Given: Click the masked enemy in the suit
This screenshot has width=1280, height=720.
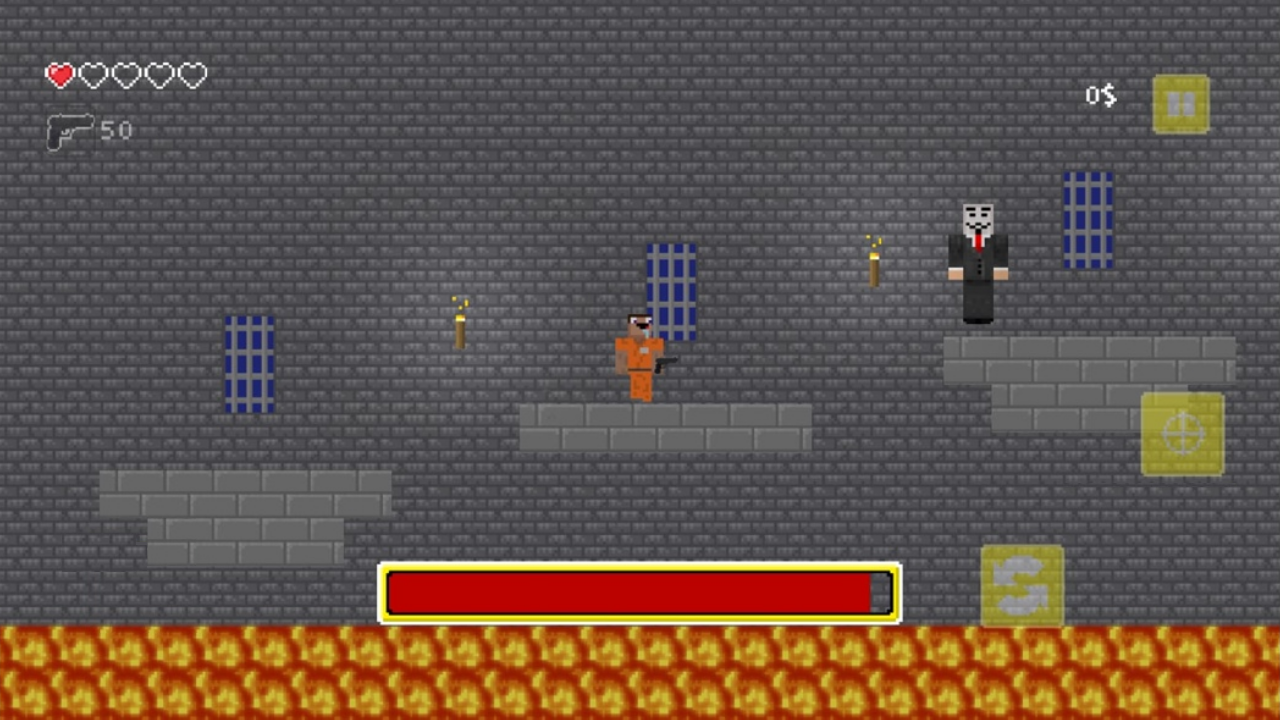Looking at the screenshot, I should pyautogui.click(x=977, y=260).
